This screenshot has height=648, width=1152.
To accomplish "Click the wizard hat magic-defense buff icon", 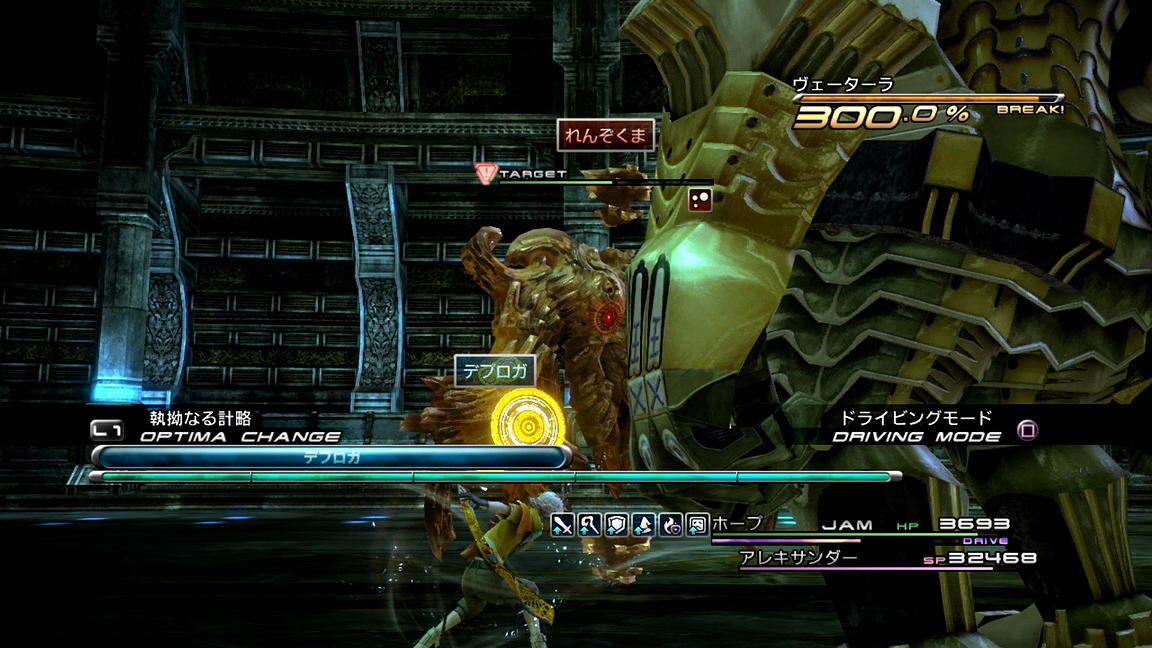I will 643,524.
